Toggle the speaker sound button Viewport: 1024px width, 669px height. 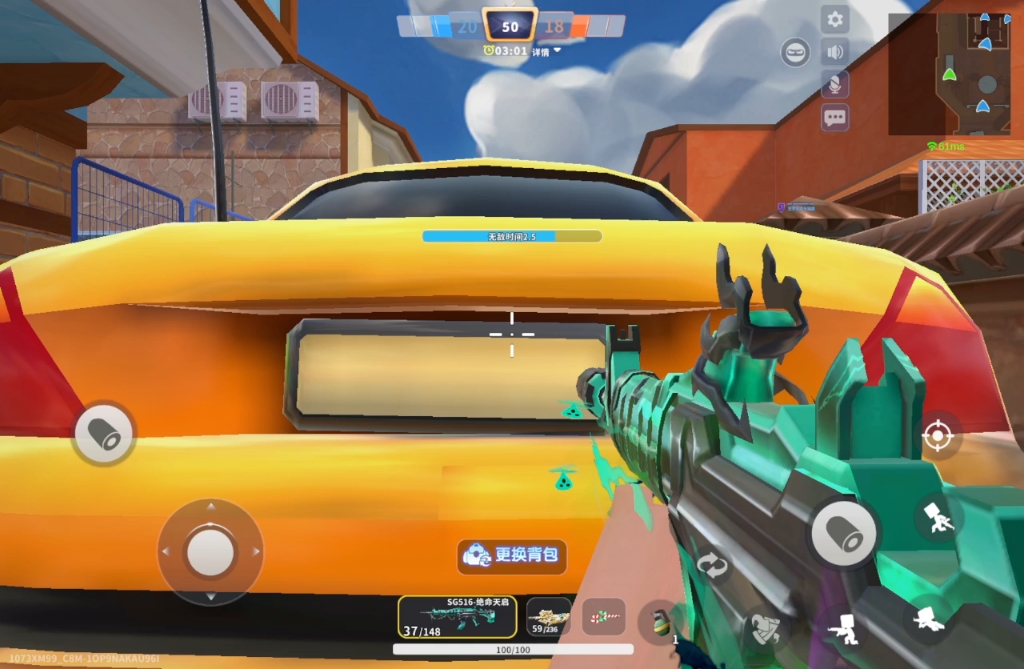point(835,52)
